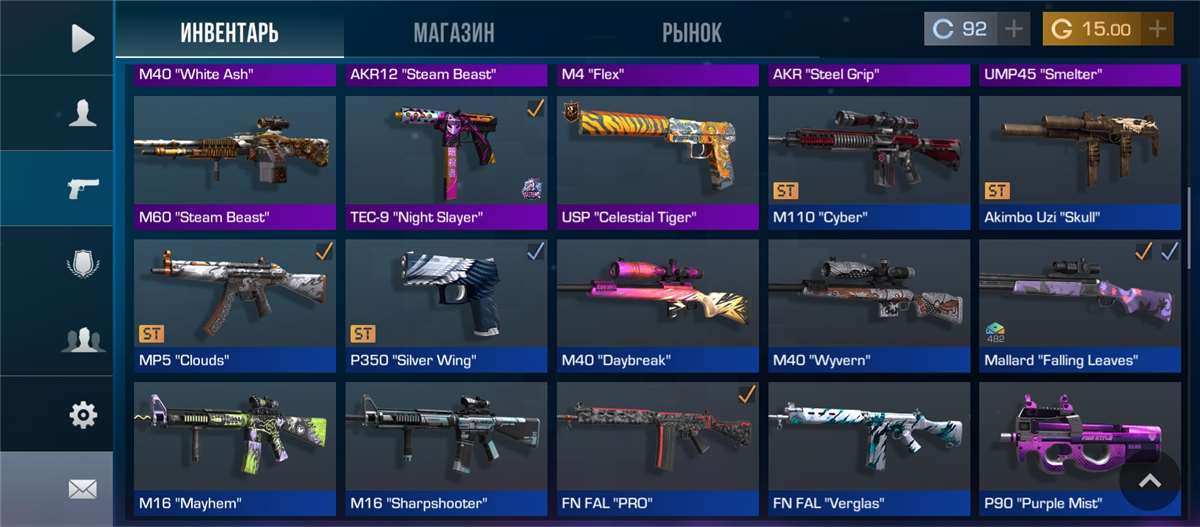Image resolution: width=1200 pixels, height=527 pixels.
Task: Add more gold G currency
Action: tap(1157, 29)
